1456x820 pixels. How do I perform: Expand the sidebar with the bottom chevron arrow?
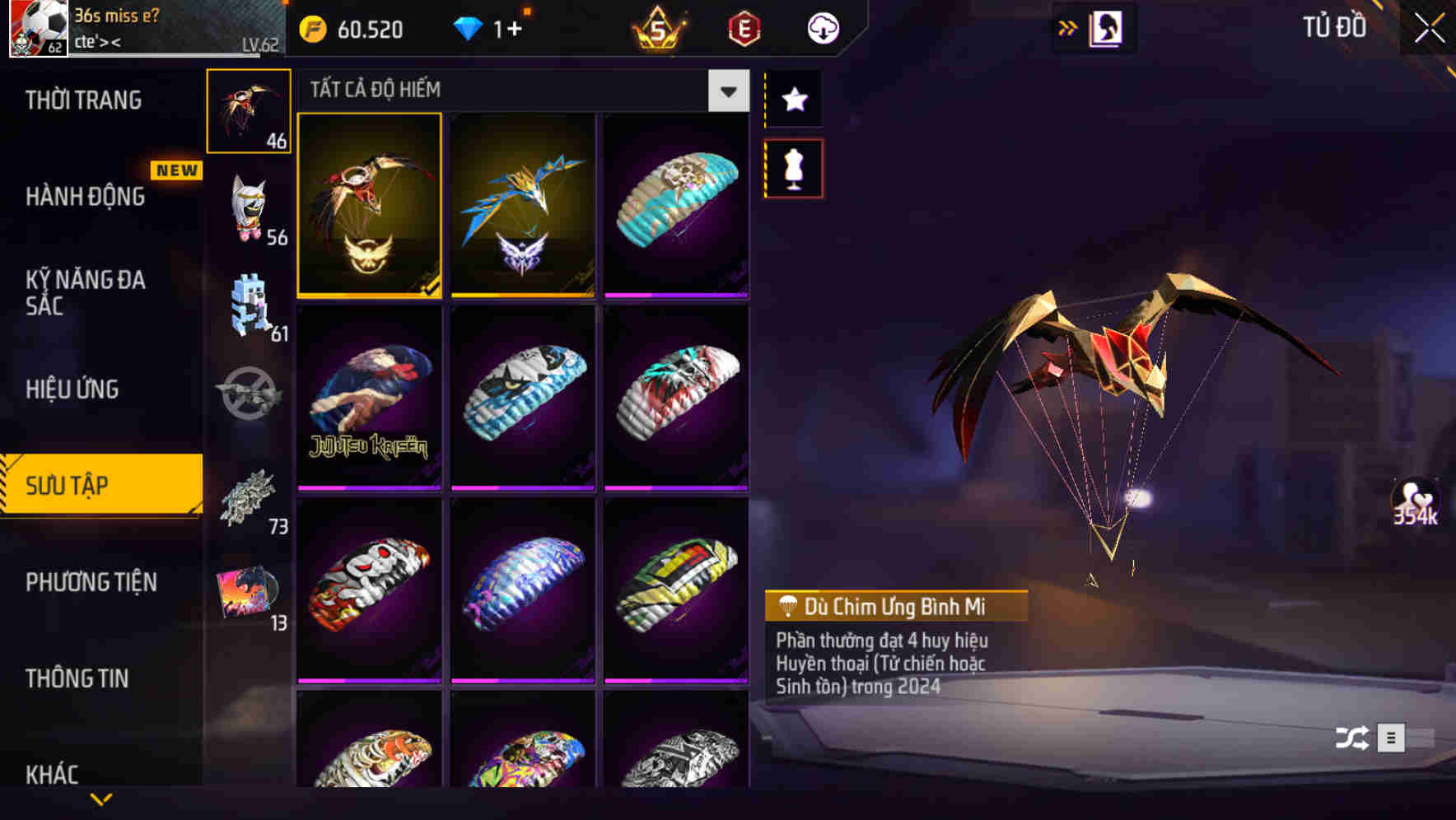click(101, 799)
